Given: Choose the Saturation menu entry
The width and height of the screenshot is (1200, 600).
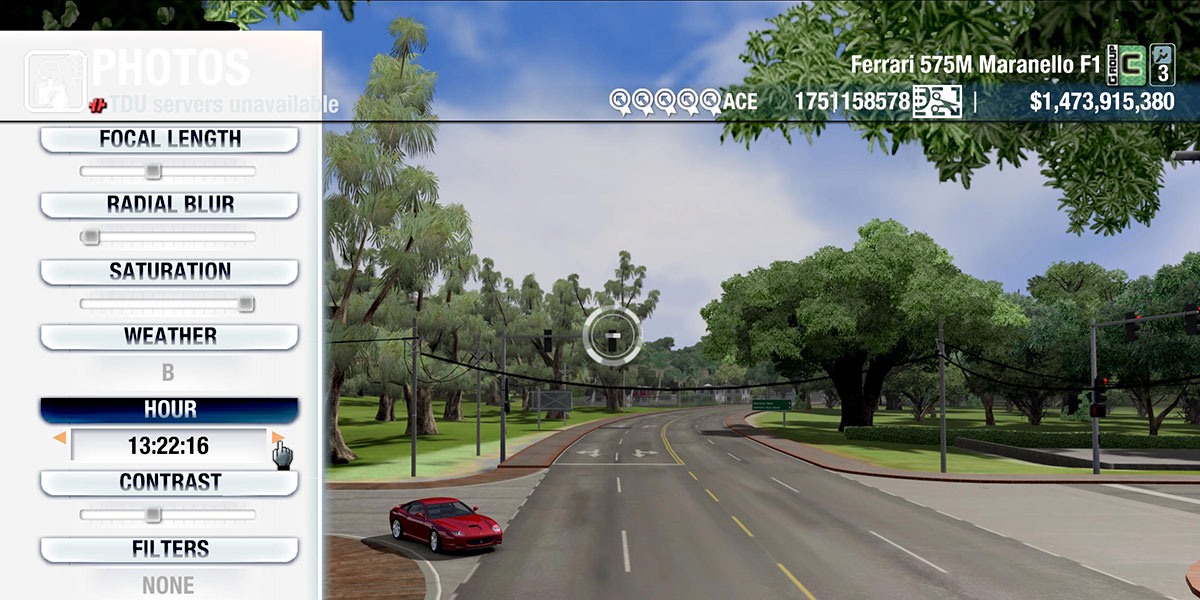Looking at the screenshot, I should point(169,272).
